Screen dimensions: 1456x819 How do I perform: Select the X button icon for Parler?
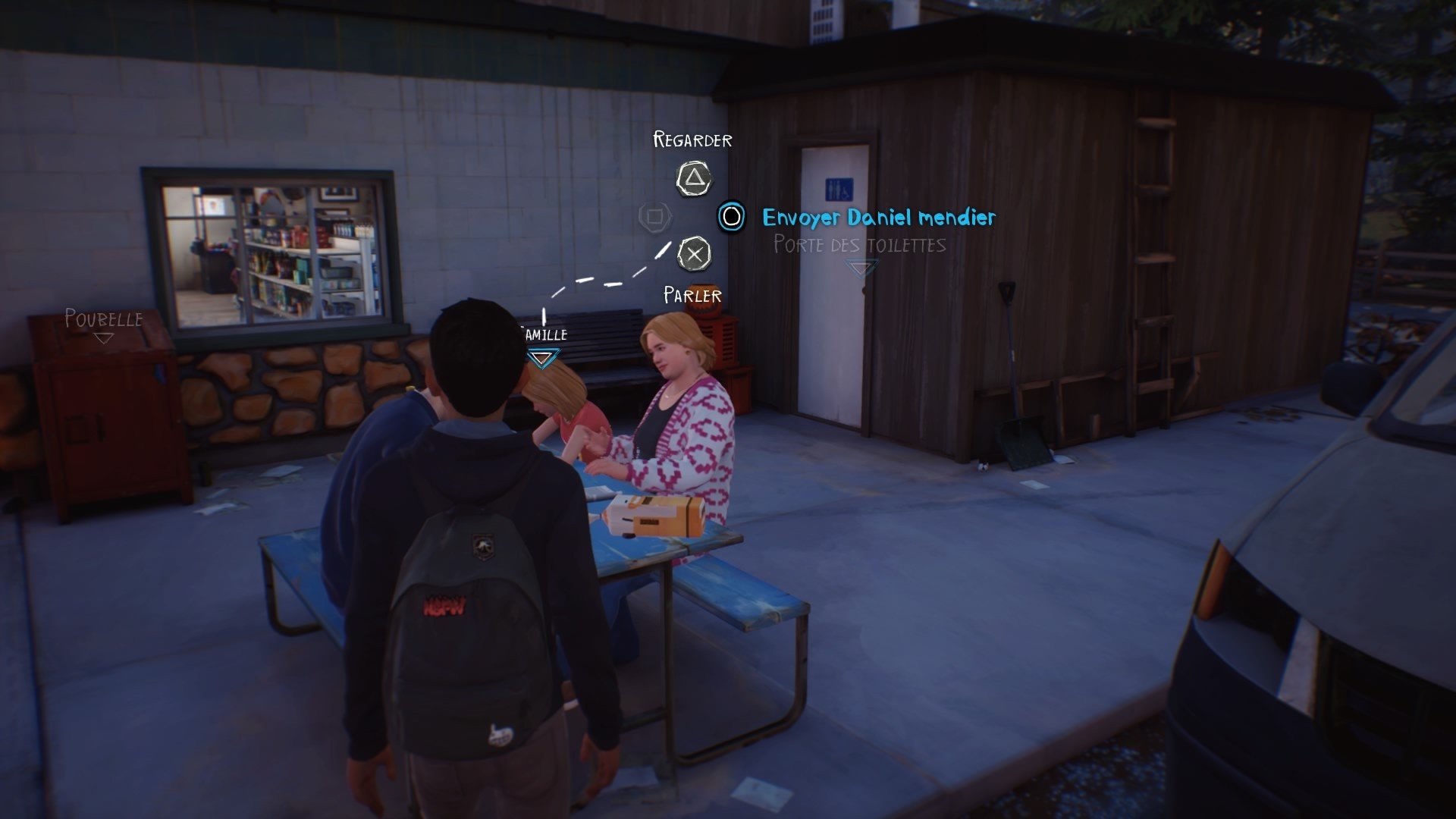(694, 254)
